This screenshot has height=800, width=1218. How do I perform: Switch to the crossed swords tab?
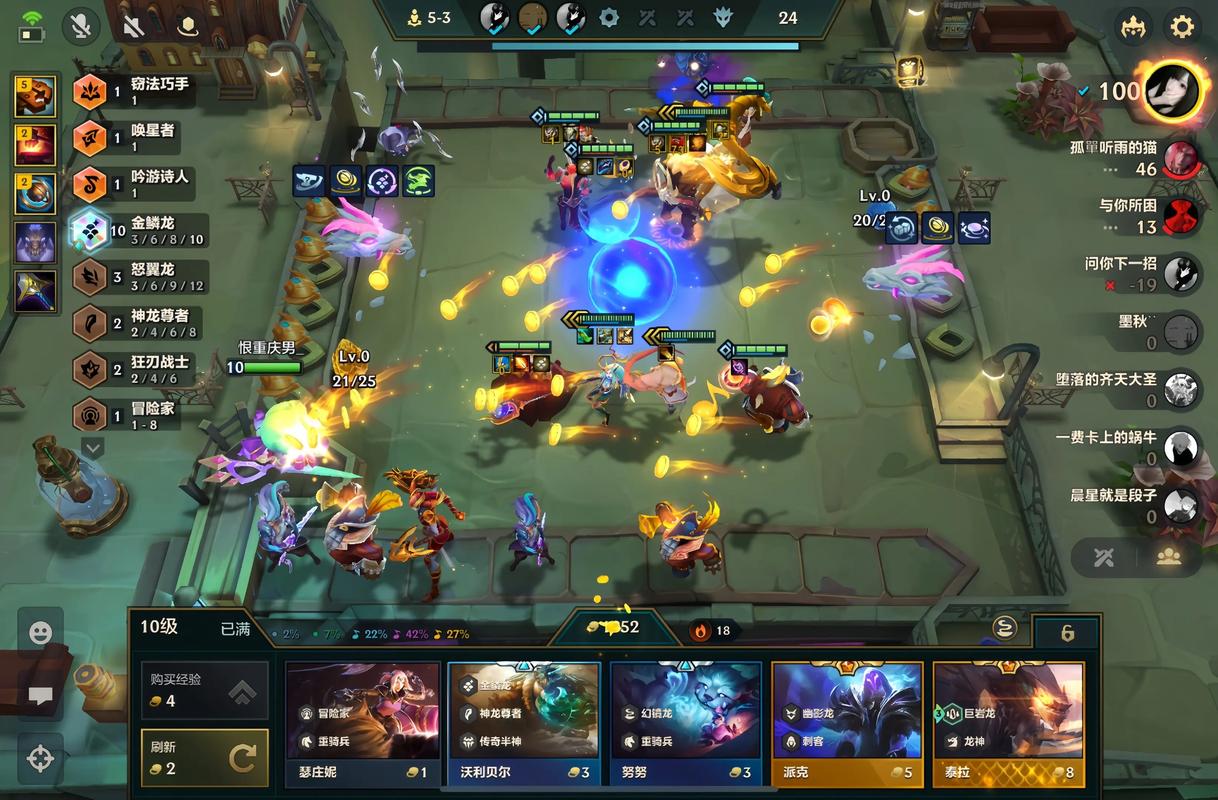(1104, 557)
